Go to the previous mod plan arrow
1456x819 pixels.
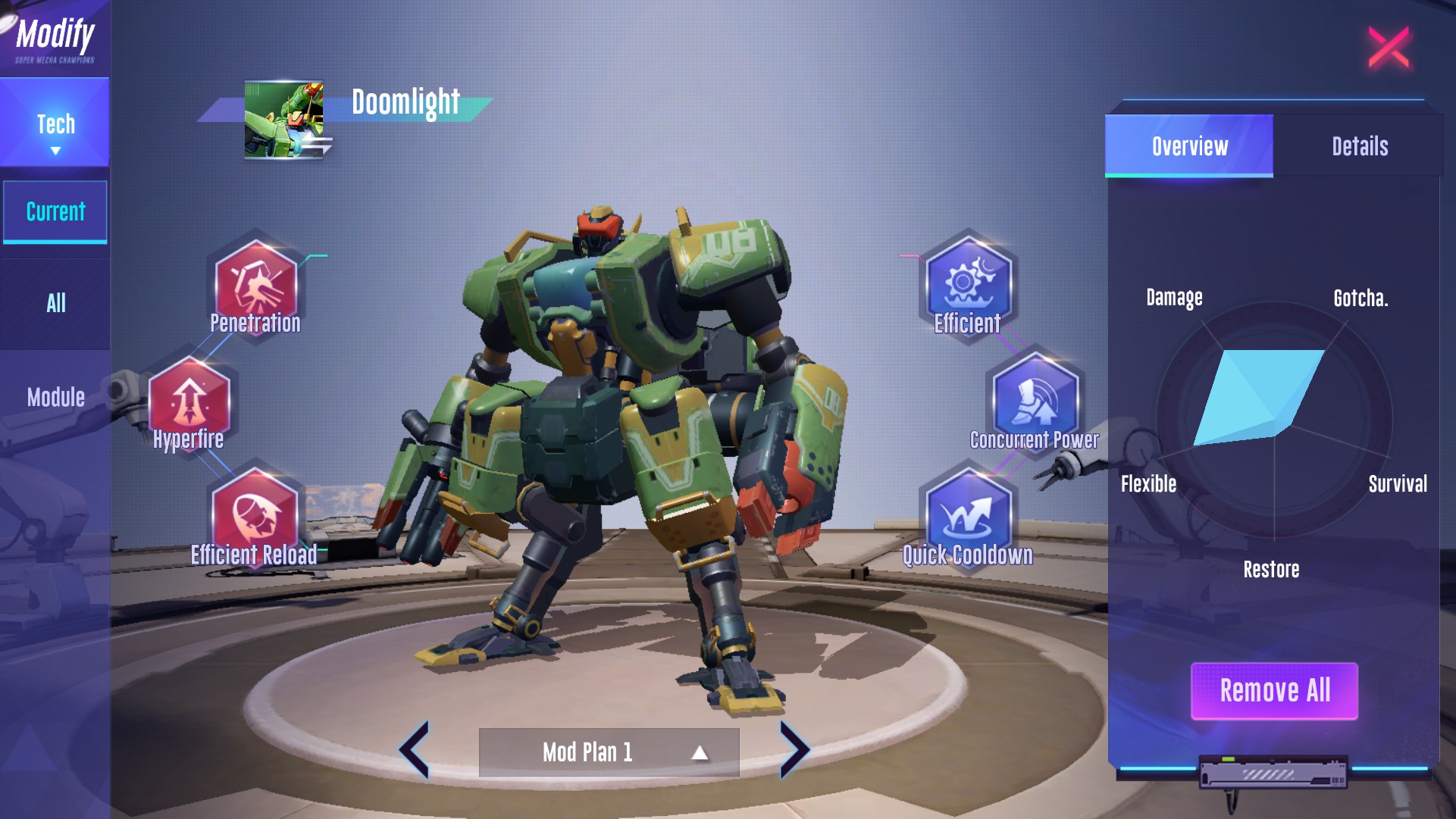pos(415,750)
